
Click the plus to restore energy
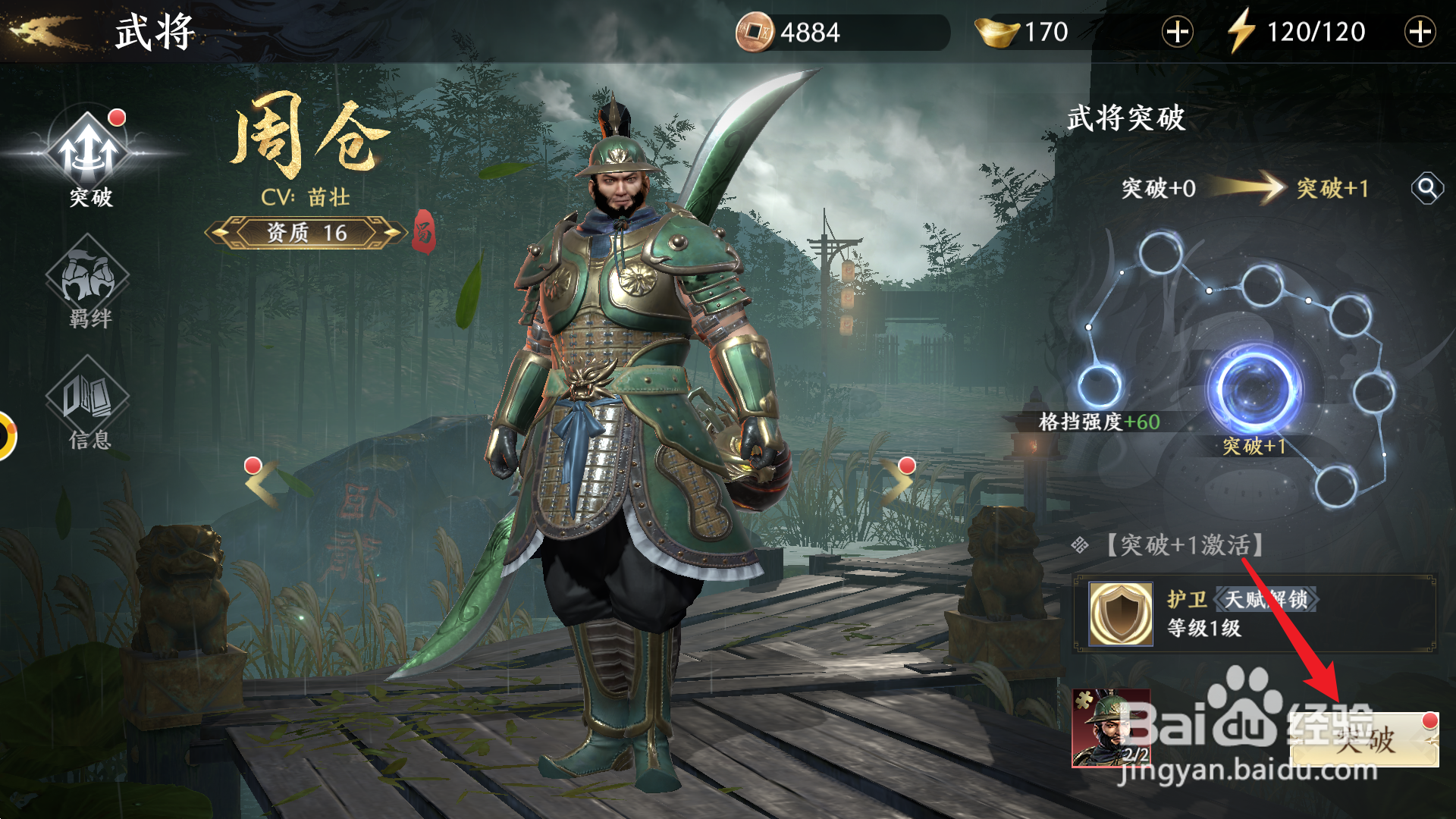pos(1422,32)
